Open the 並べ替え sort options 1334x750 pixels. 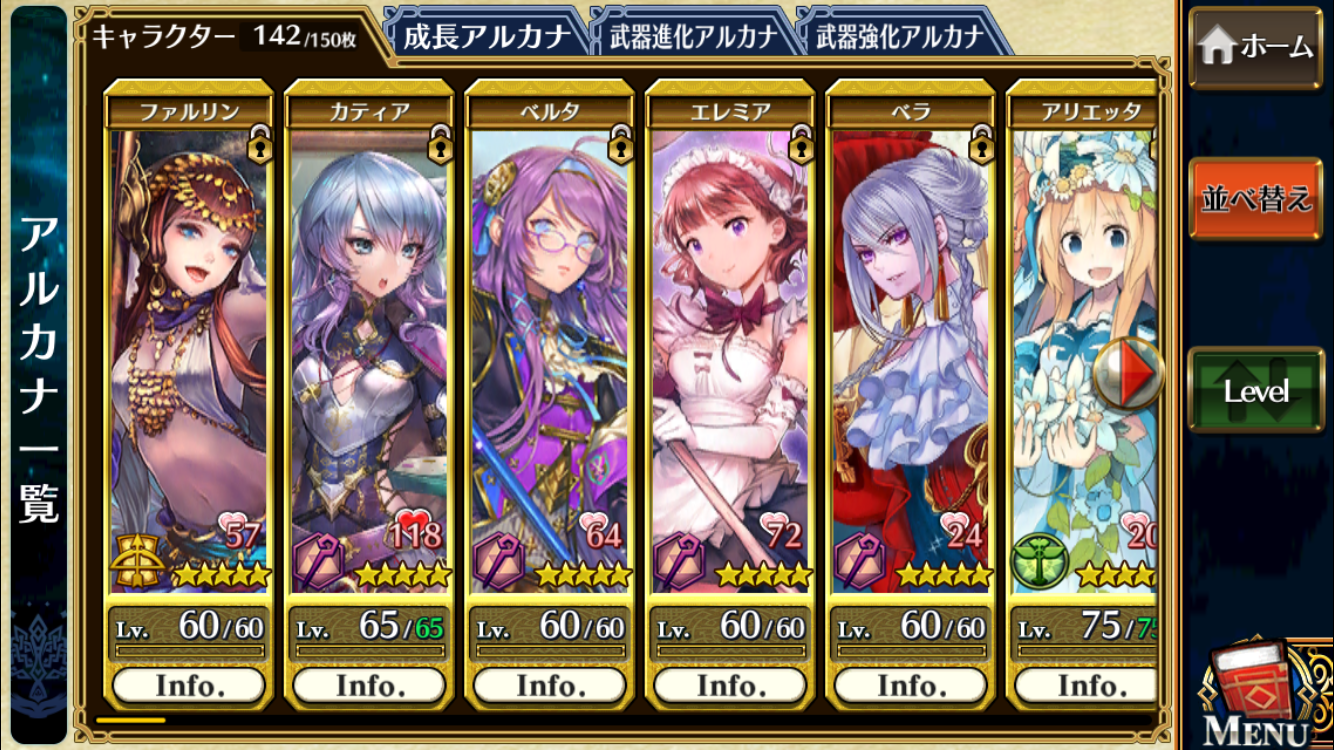coord(1255,199)
